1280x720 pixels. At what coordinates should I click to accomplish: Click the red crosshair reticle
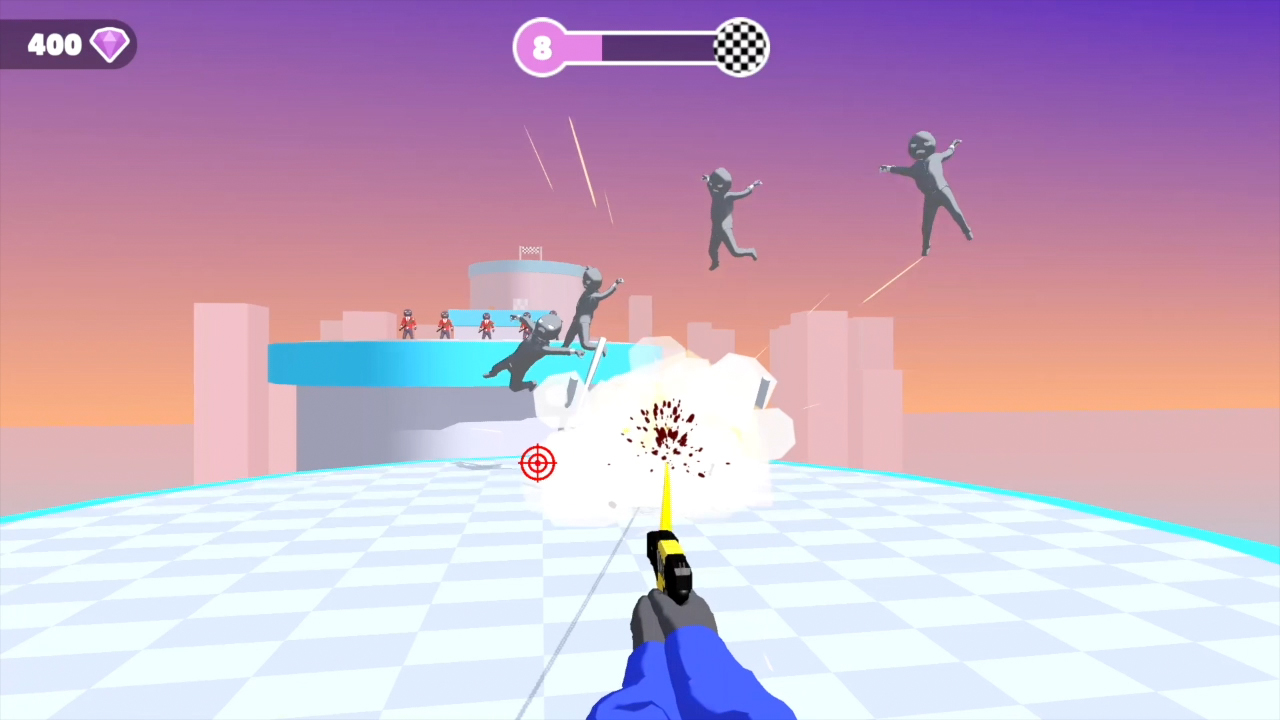[x=538, y=463]
